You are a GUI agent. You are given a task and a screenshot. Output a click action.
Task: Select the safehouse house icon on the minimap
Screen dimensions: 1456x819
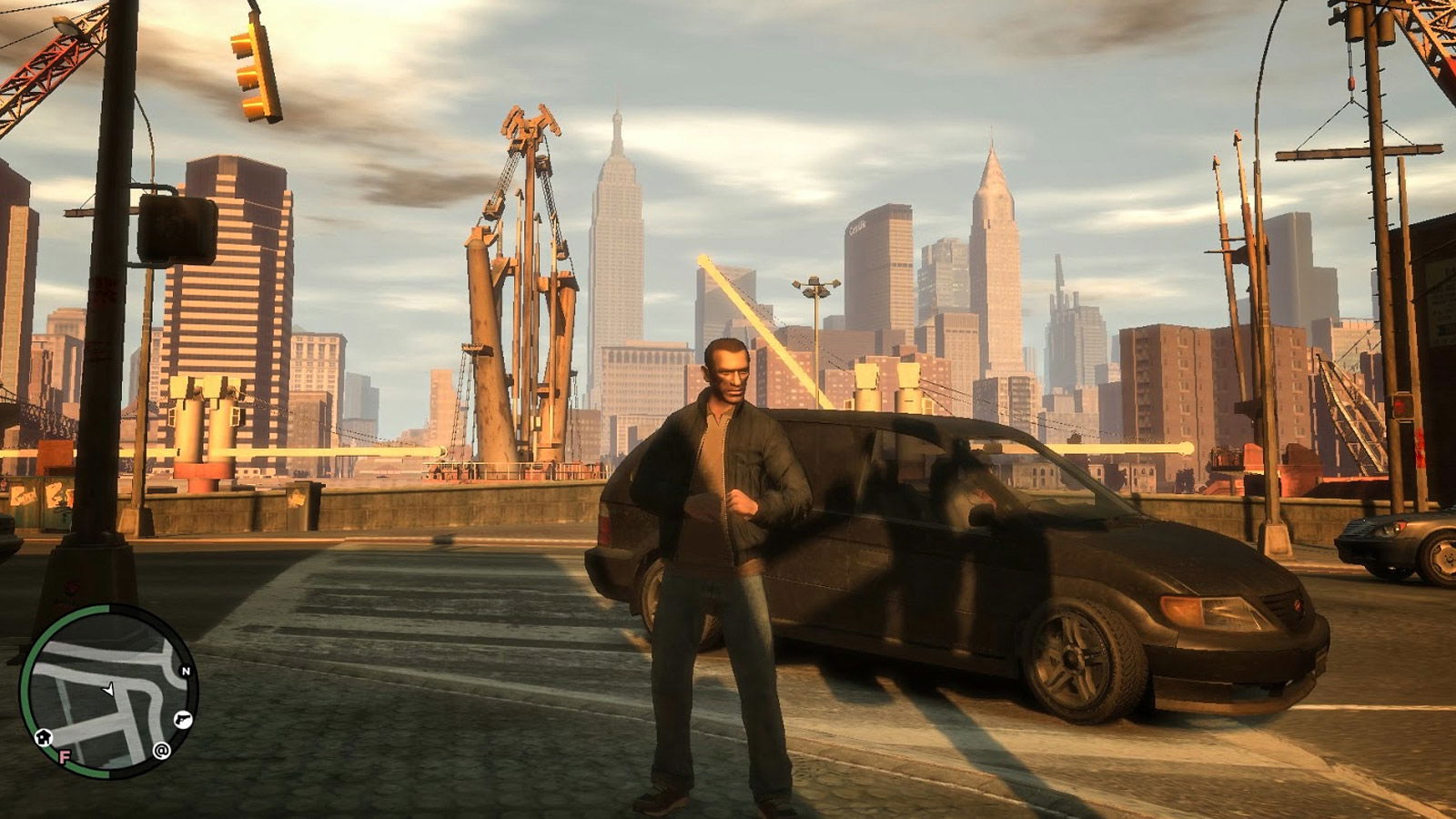coord(42,738)
